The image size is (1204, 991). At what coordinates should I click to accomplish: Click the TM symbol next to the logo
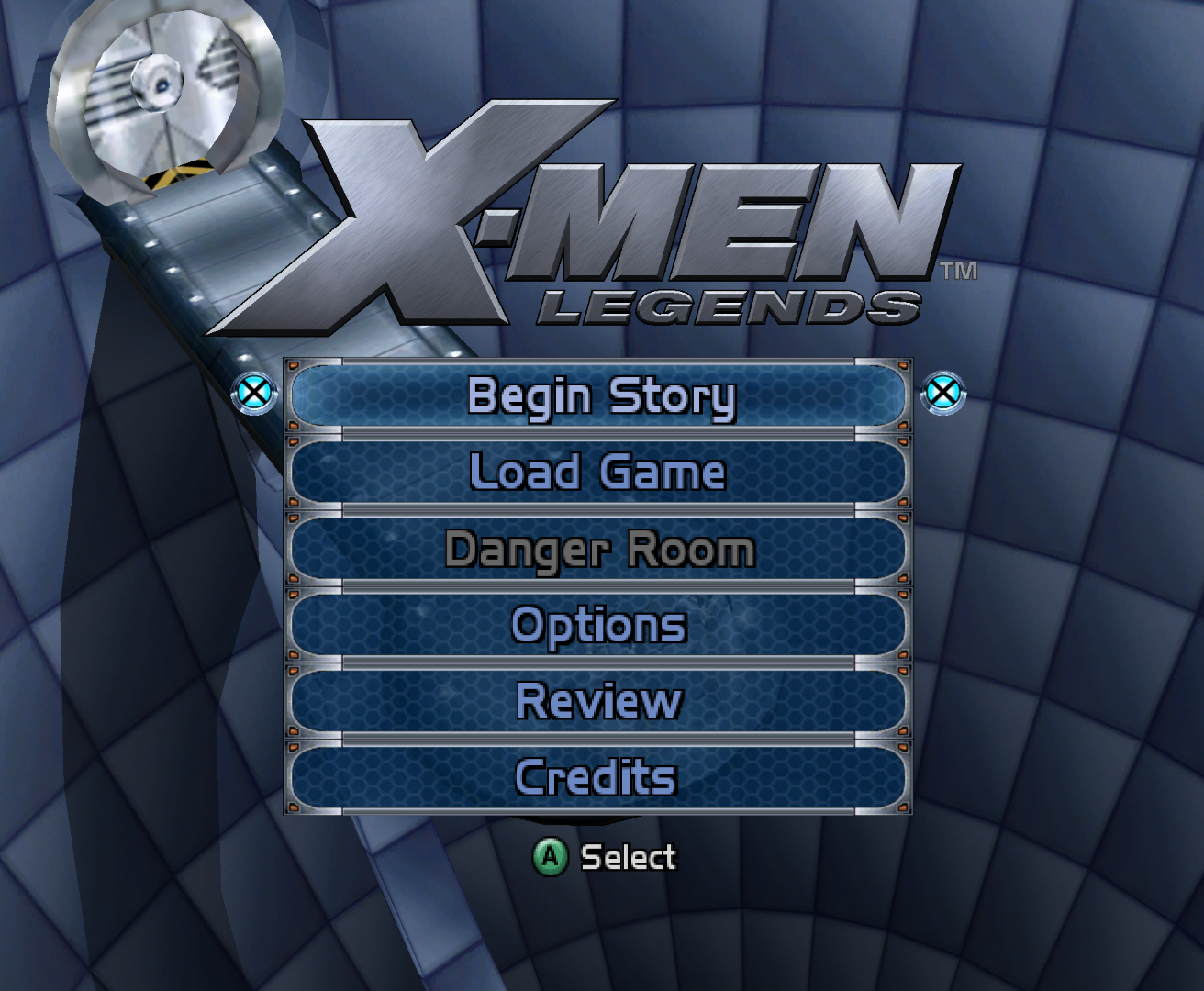(x=960, y=271)
